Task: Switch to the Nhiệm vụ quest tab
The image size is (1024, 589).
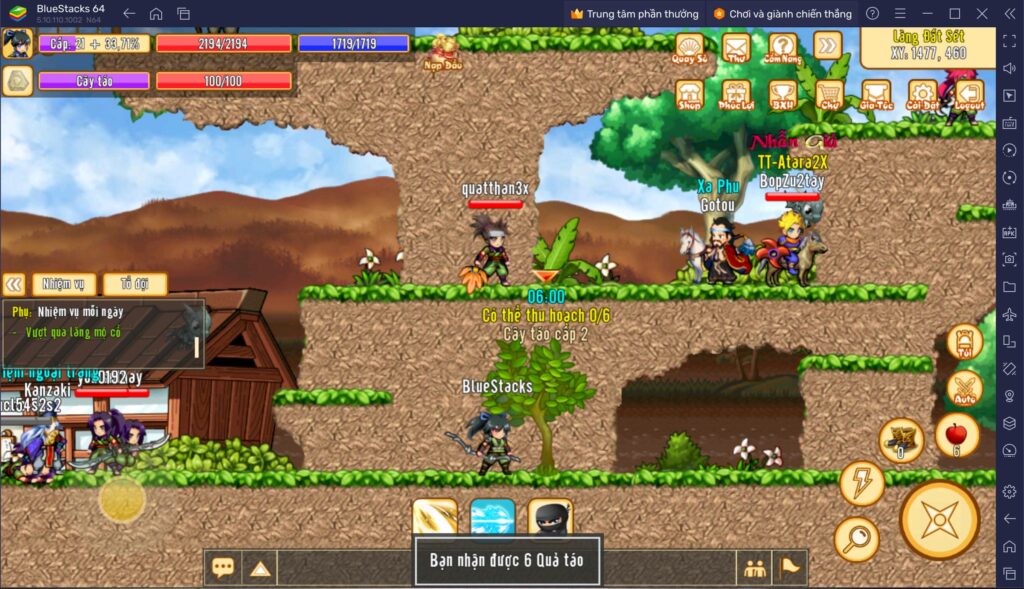Action: pyautogui.click(x=64, y=284)
